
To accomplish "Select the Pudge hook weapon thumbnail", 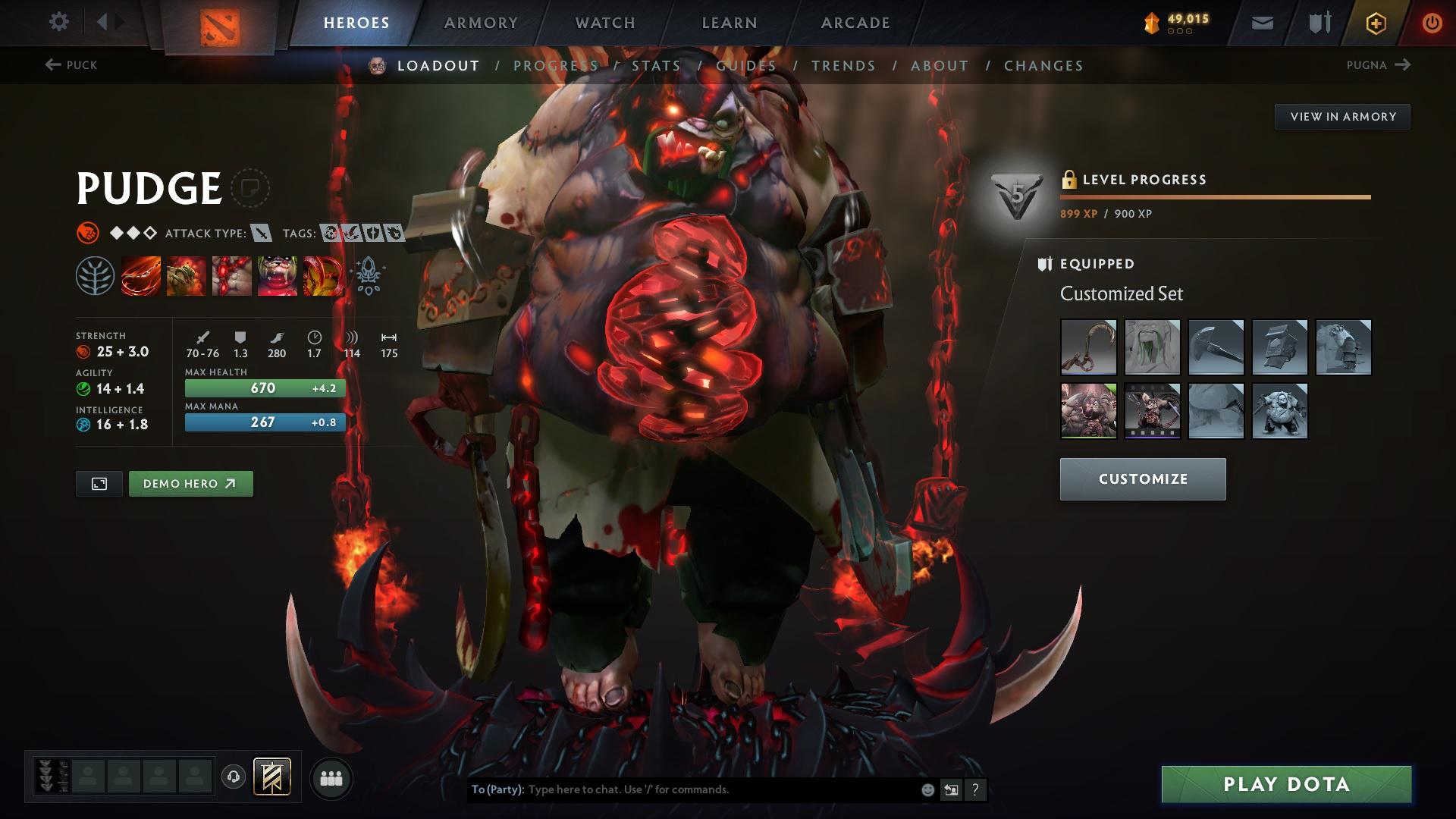I will point(1089,347).
